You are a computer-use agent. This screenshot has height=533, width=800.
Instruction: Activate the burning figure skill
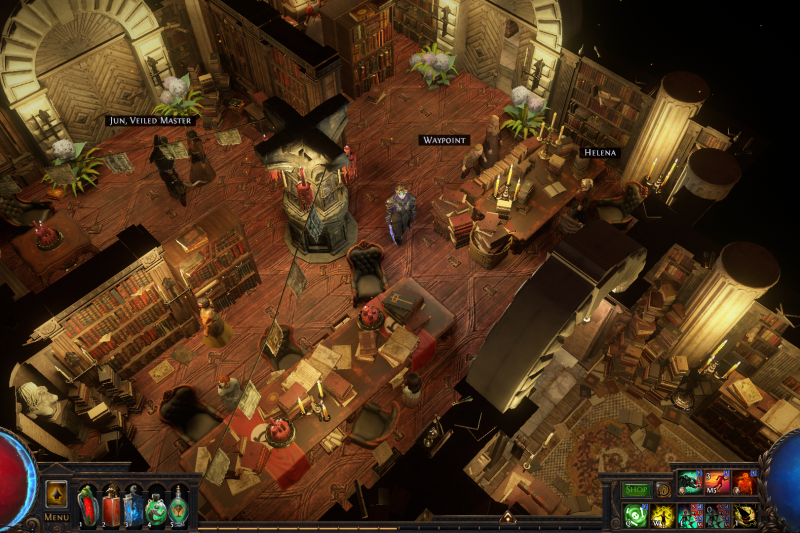coord(744,483)
